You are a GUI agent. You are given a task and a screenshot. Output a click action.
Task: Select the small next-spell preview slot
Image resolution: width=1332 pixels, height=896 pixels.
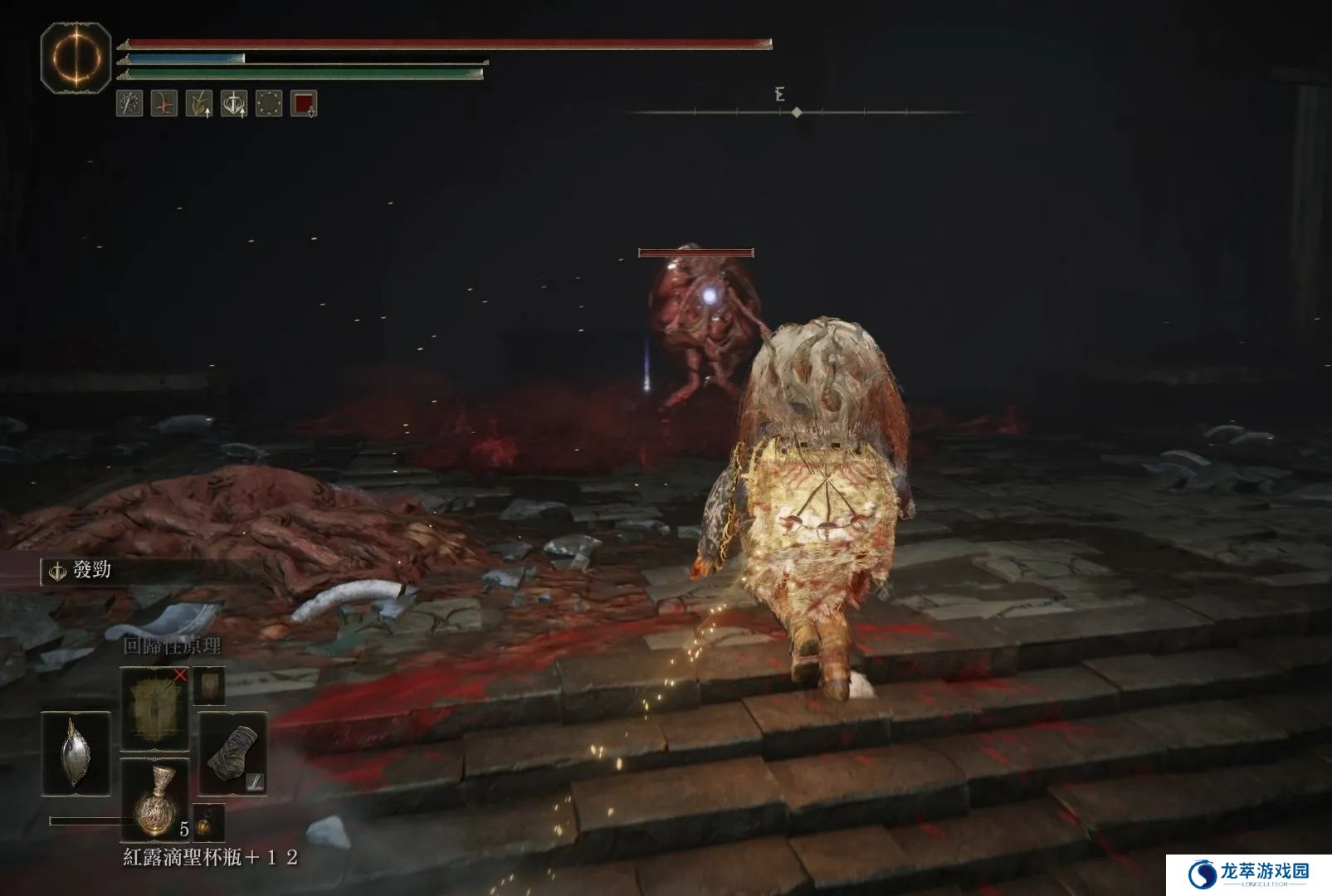(x=208, y=685)
